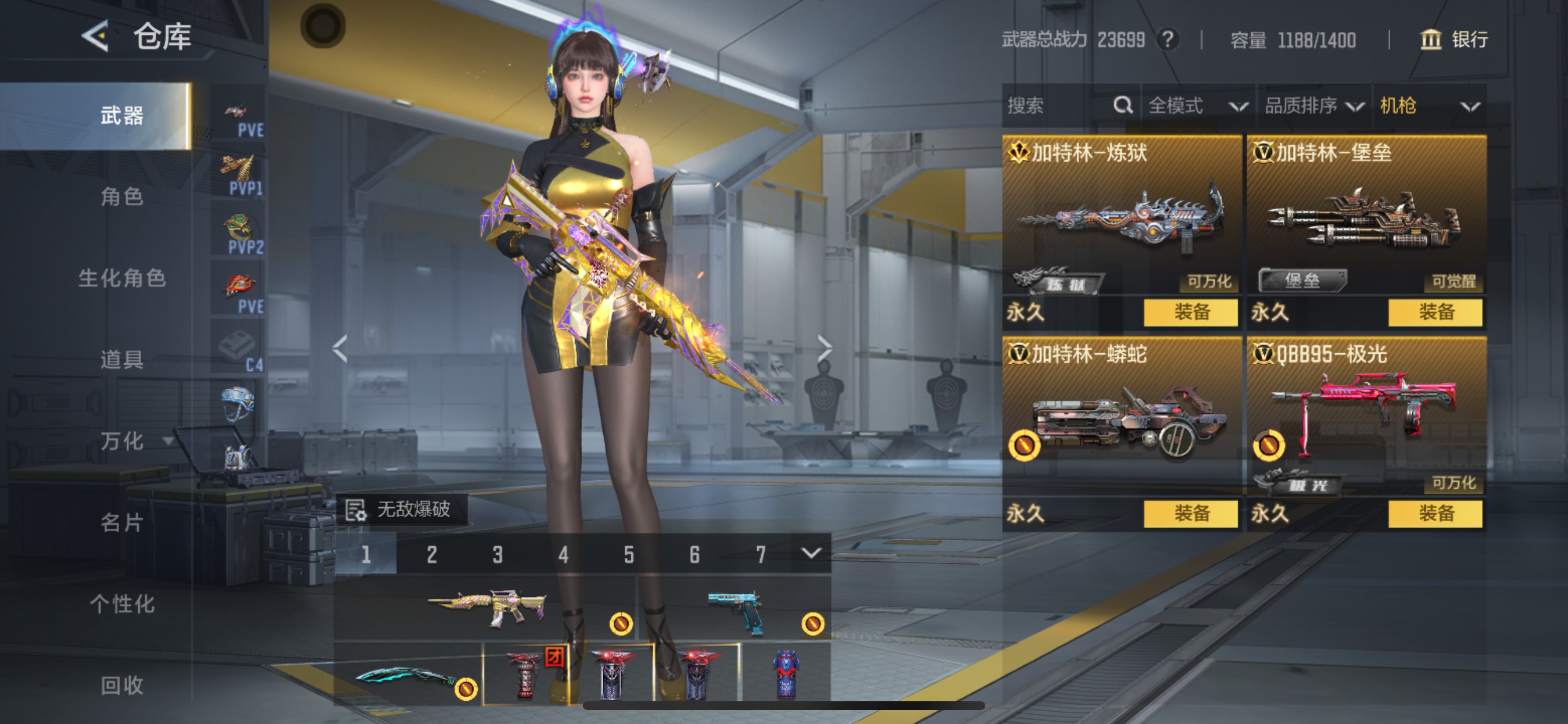Switch to the 角色 tab
The width and height of the screenshot is (1568, 724).
(x=122, y=196)
